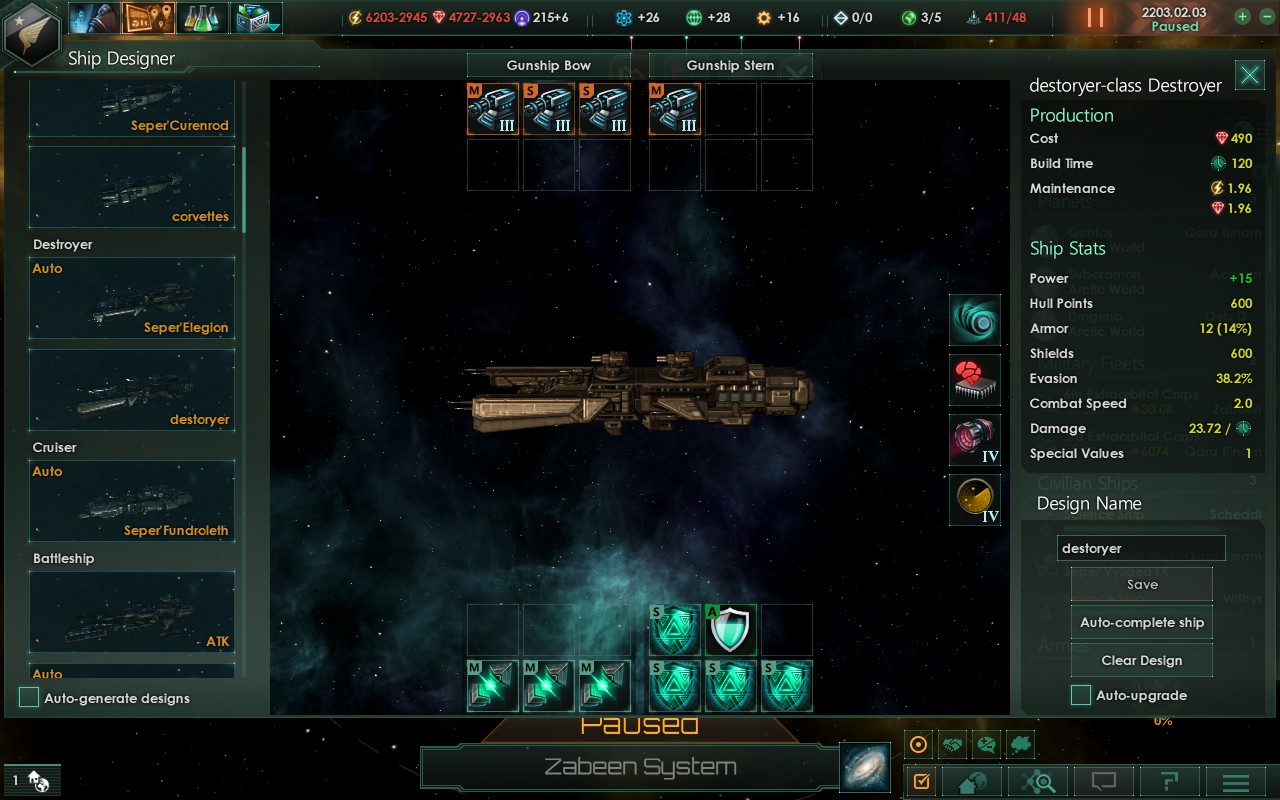
Task: Close the Ship Designer window
Action: 1249,75
